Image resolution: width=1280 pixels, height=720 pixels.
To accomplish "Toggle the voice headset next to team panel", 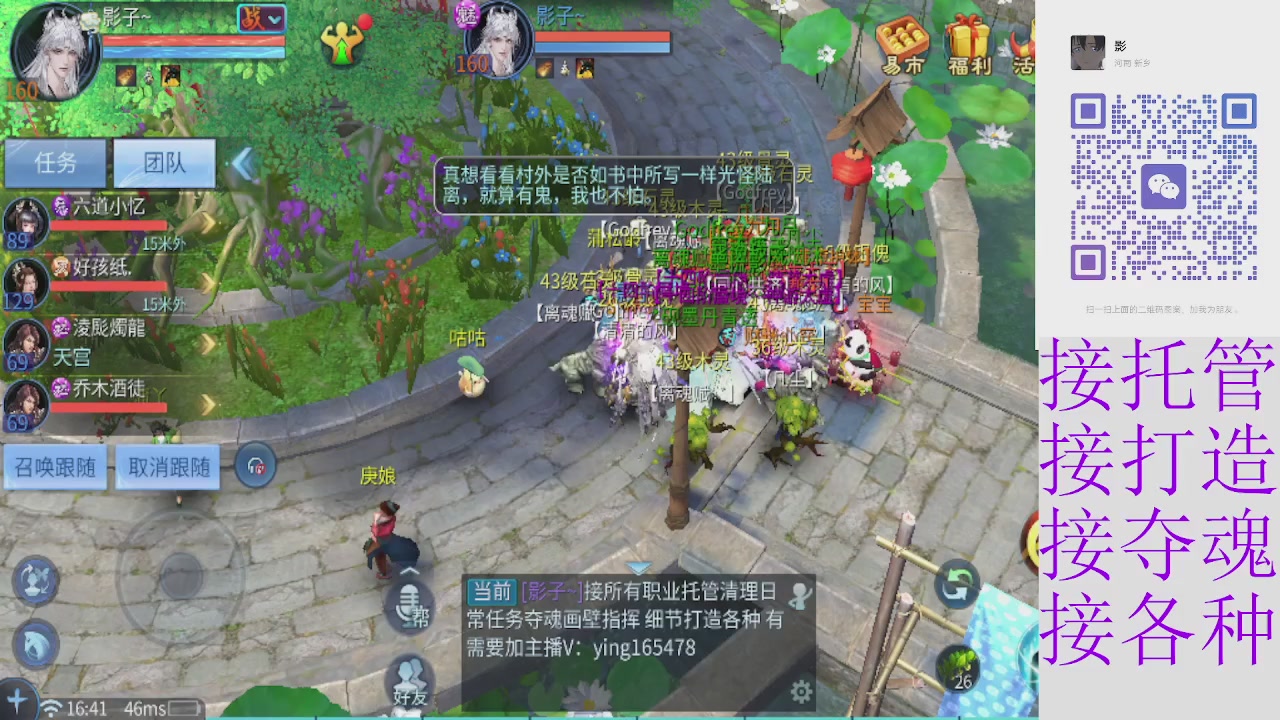I will click(x=255, y=465).
